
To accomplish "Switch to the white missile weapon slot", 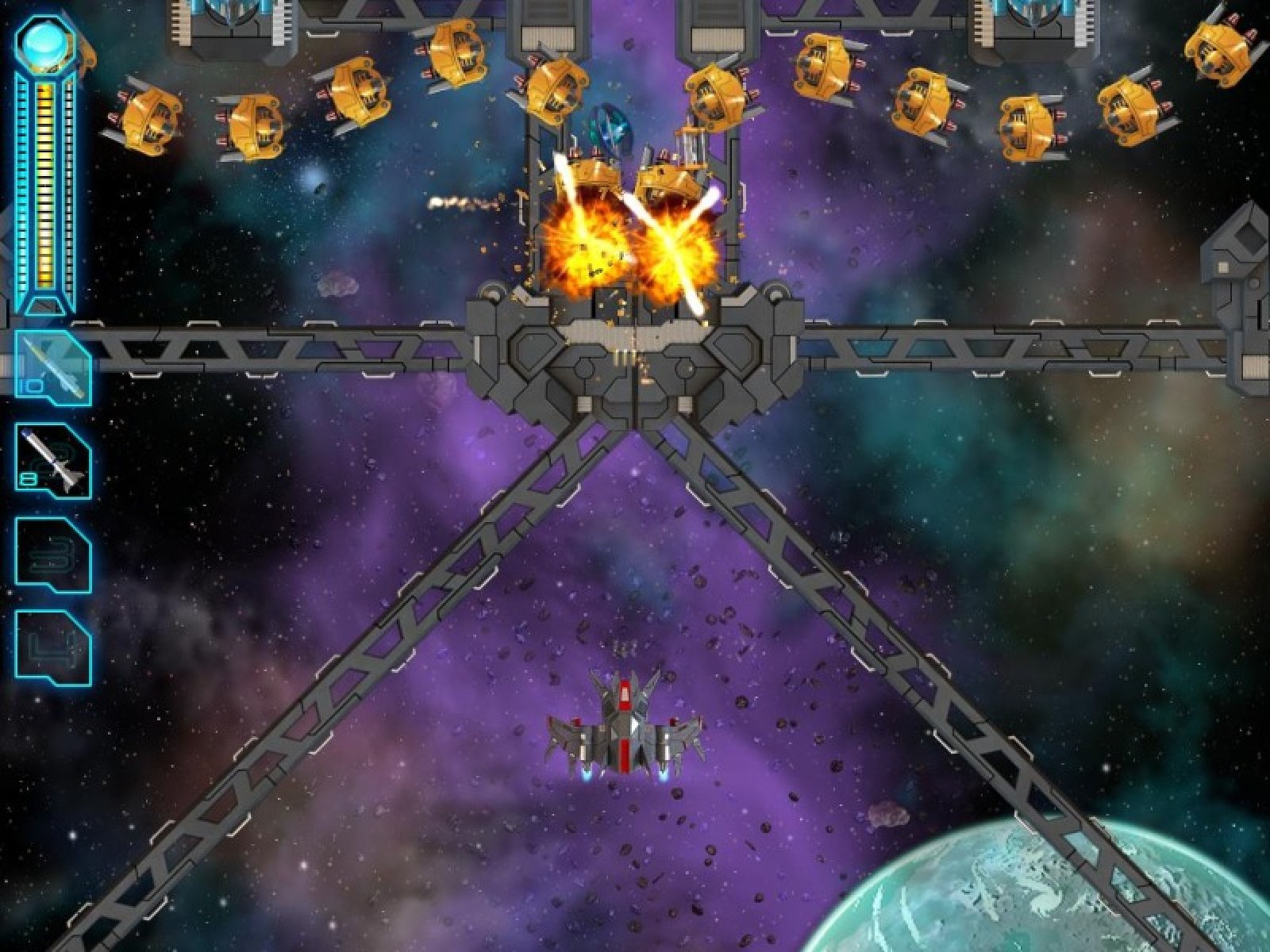I will point(53,460).
